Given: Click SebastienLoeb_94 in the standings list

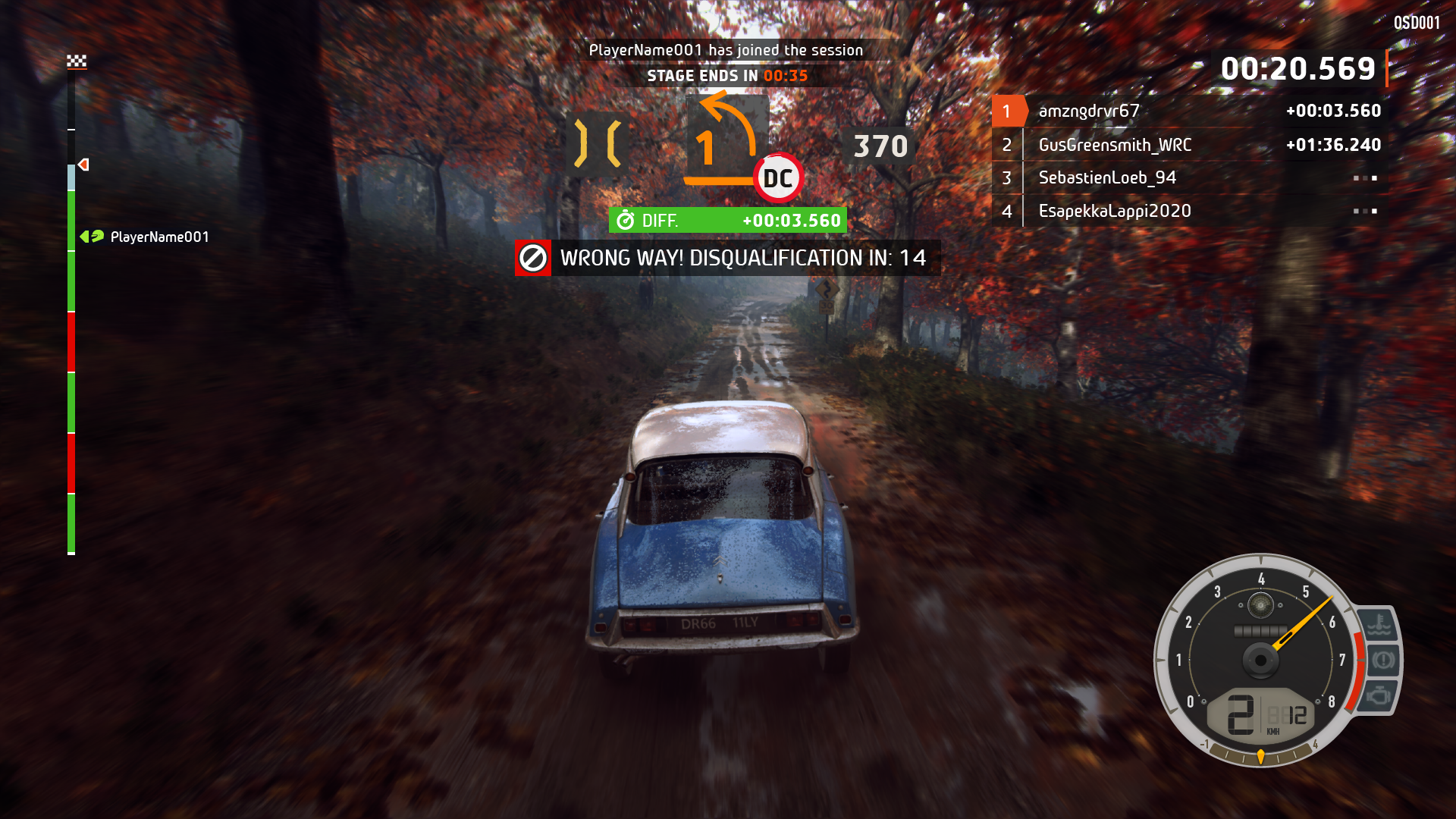Looking at the screenshot, I should pyautogui.click(x=1106, y=178).
